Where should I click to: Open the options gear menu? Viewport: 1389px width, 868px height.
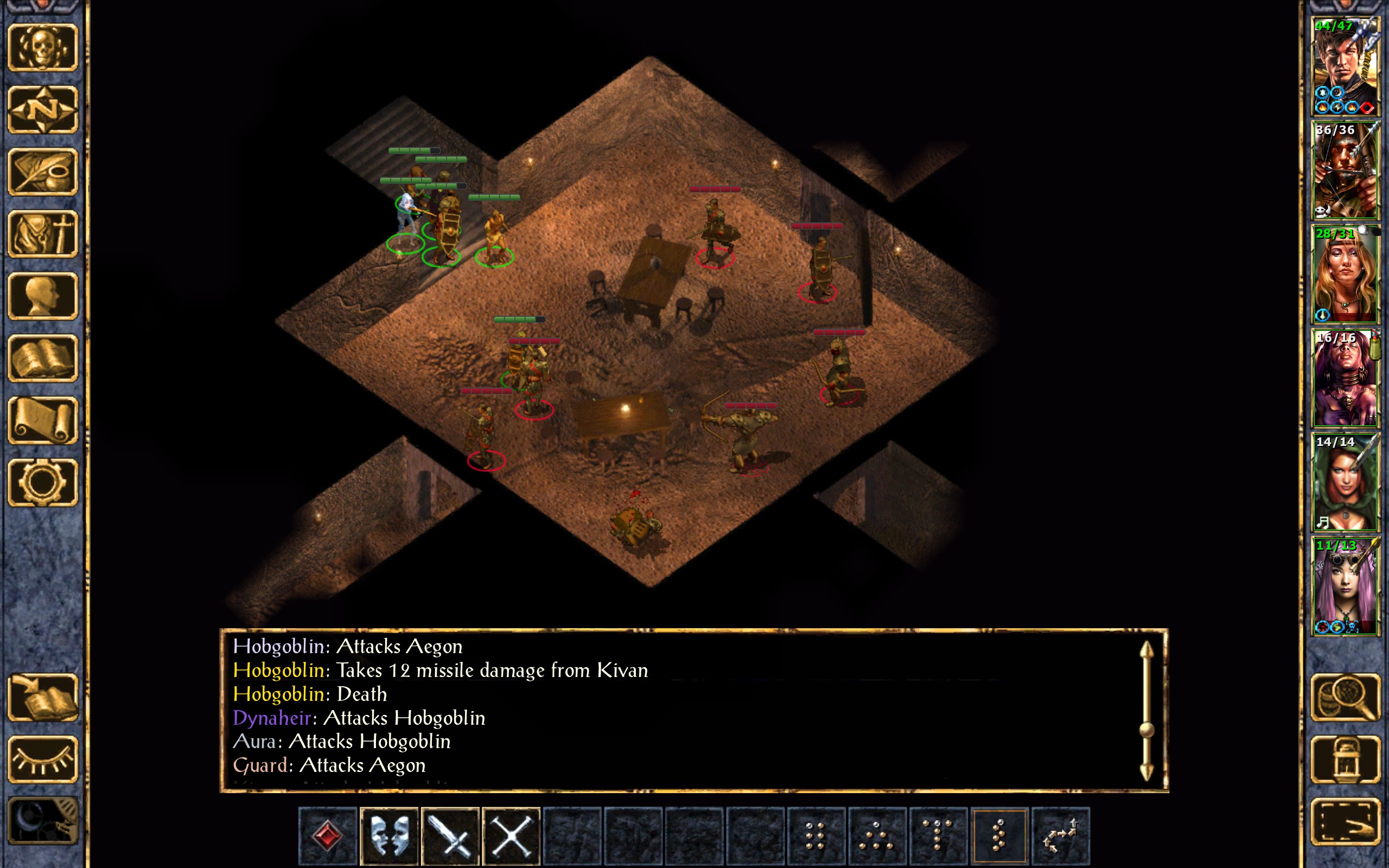[x=43, y=482]
